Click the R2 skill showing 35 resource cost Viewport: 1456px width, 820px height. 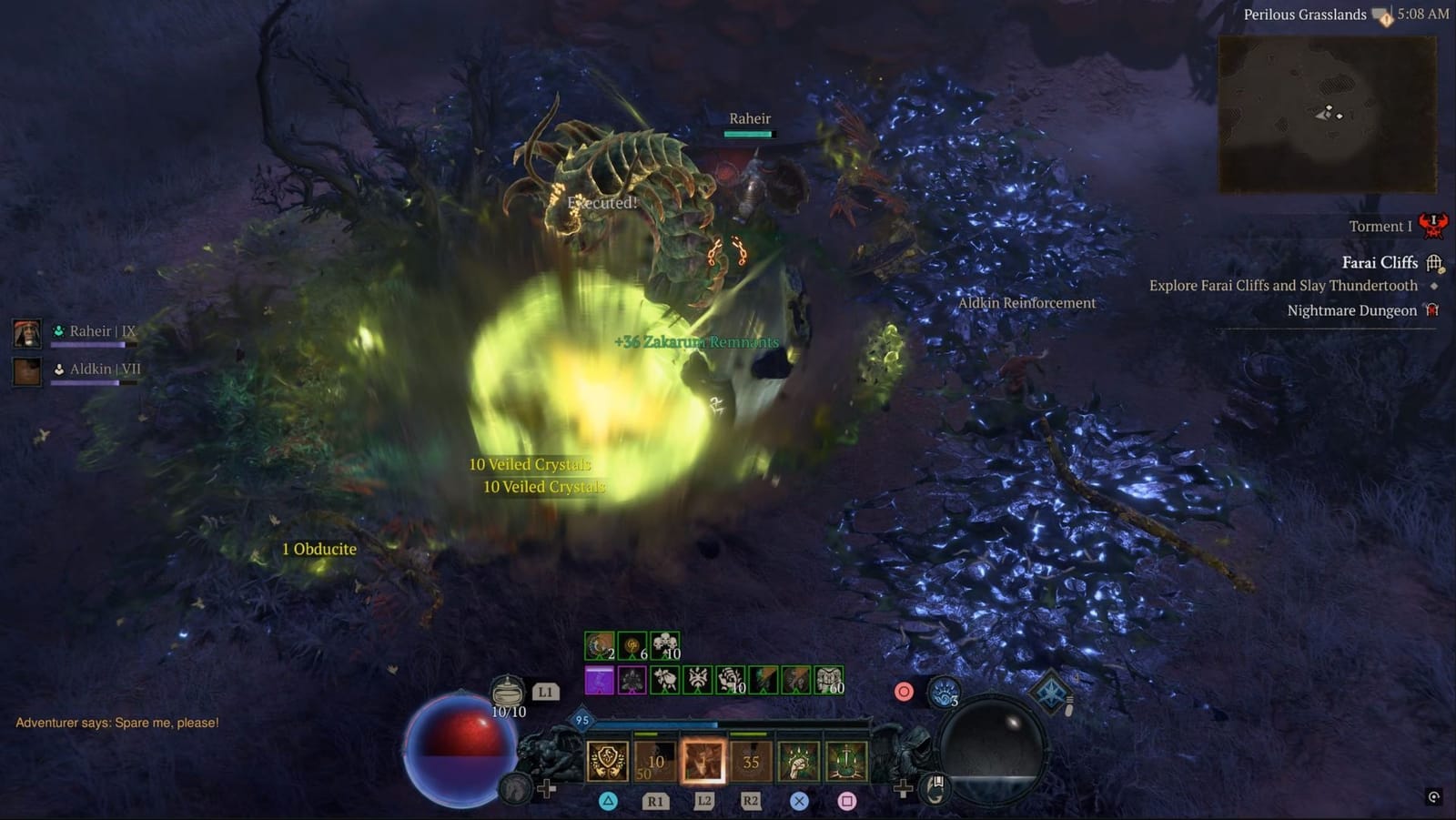pyautogui.click(x=752, y=762)
